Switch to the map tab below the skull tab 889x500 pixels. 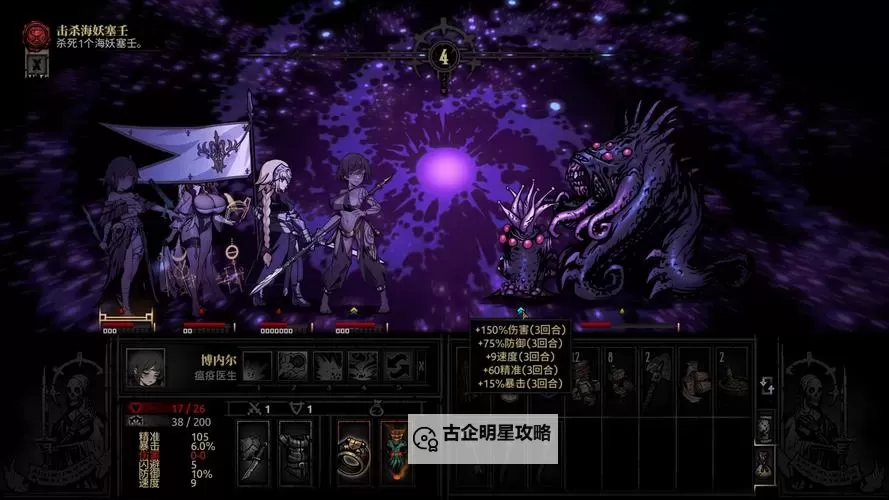[x=763, y=464]
